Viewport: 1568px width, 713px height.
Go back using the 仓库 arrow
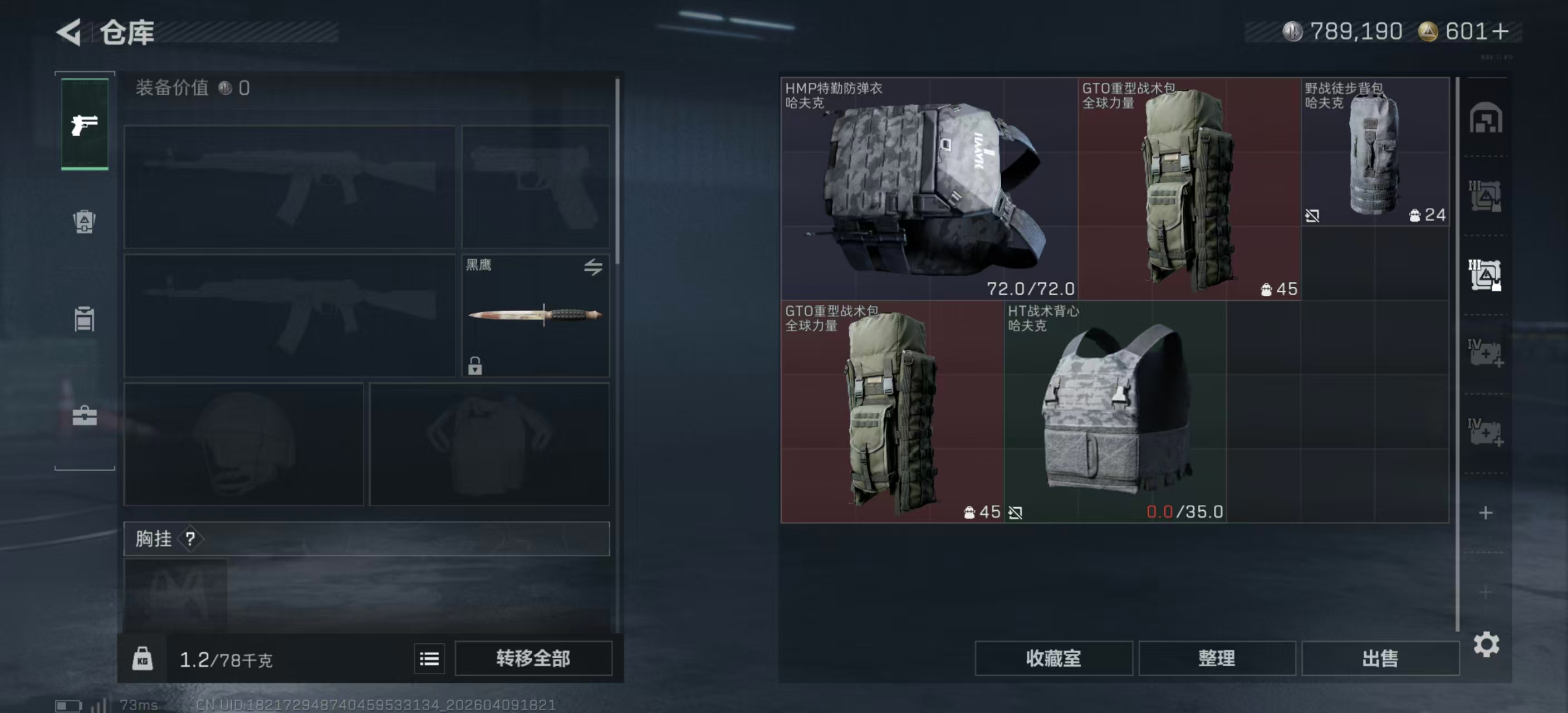tap(69, 33)
